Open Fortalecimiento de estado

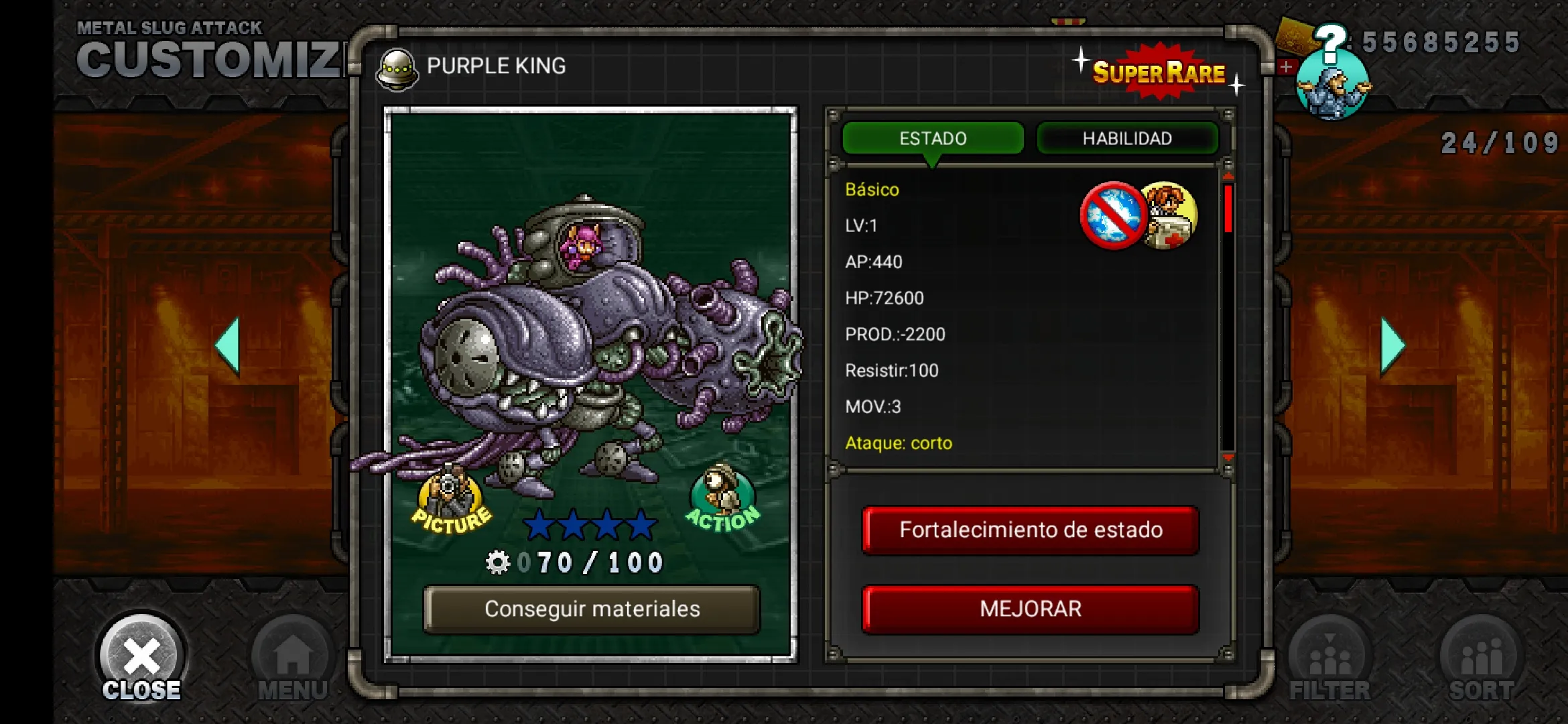(1031, 530)
